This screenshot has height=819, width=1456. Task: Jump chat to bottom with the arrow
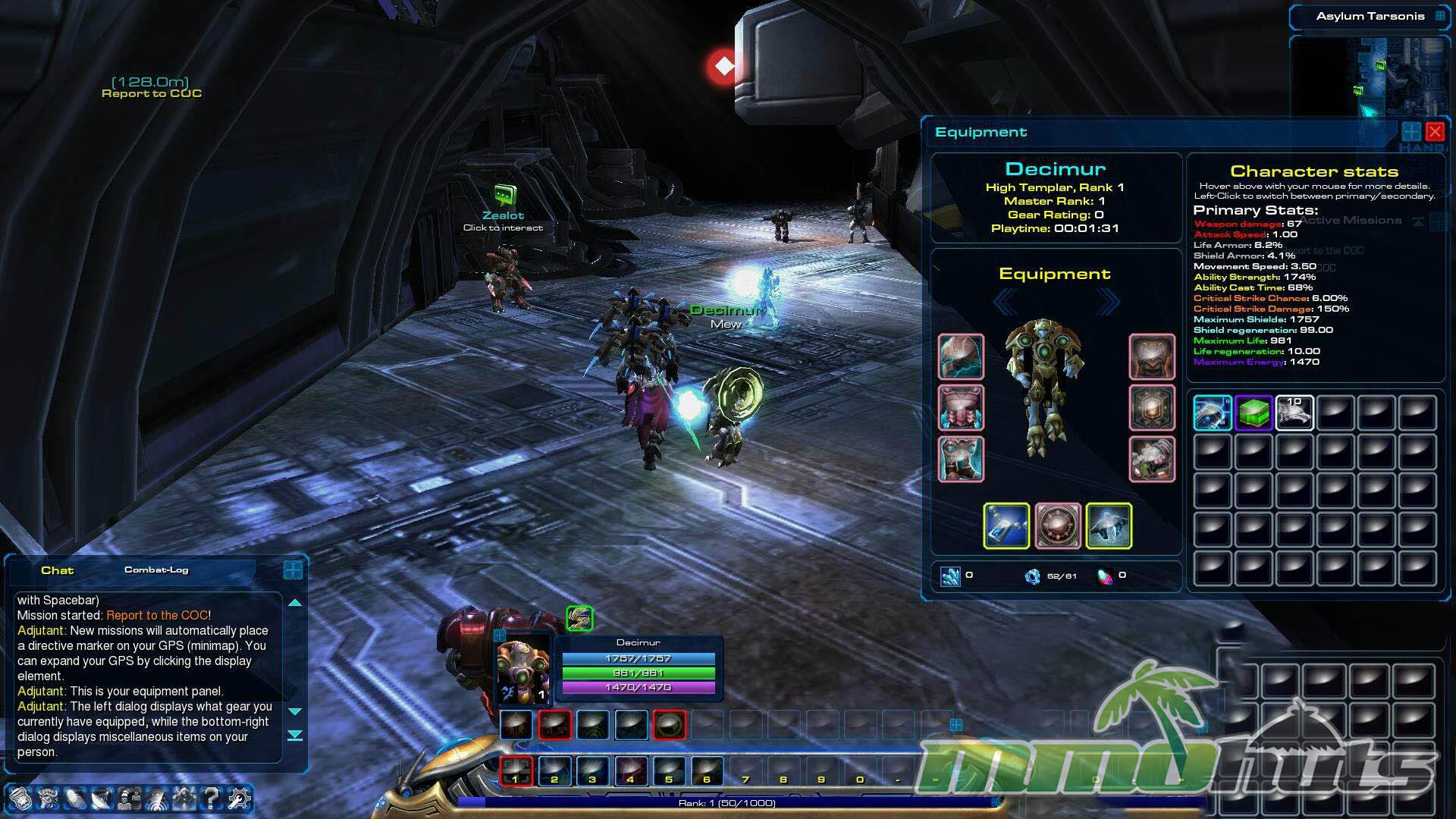(x=295, y=736)
